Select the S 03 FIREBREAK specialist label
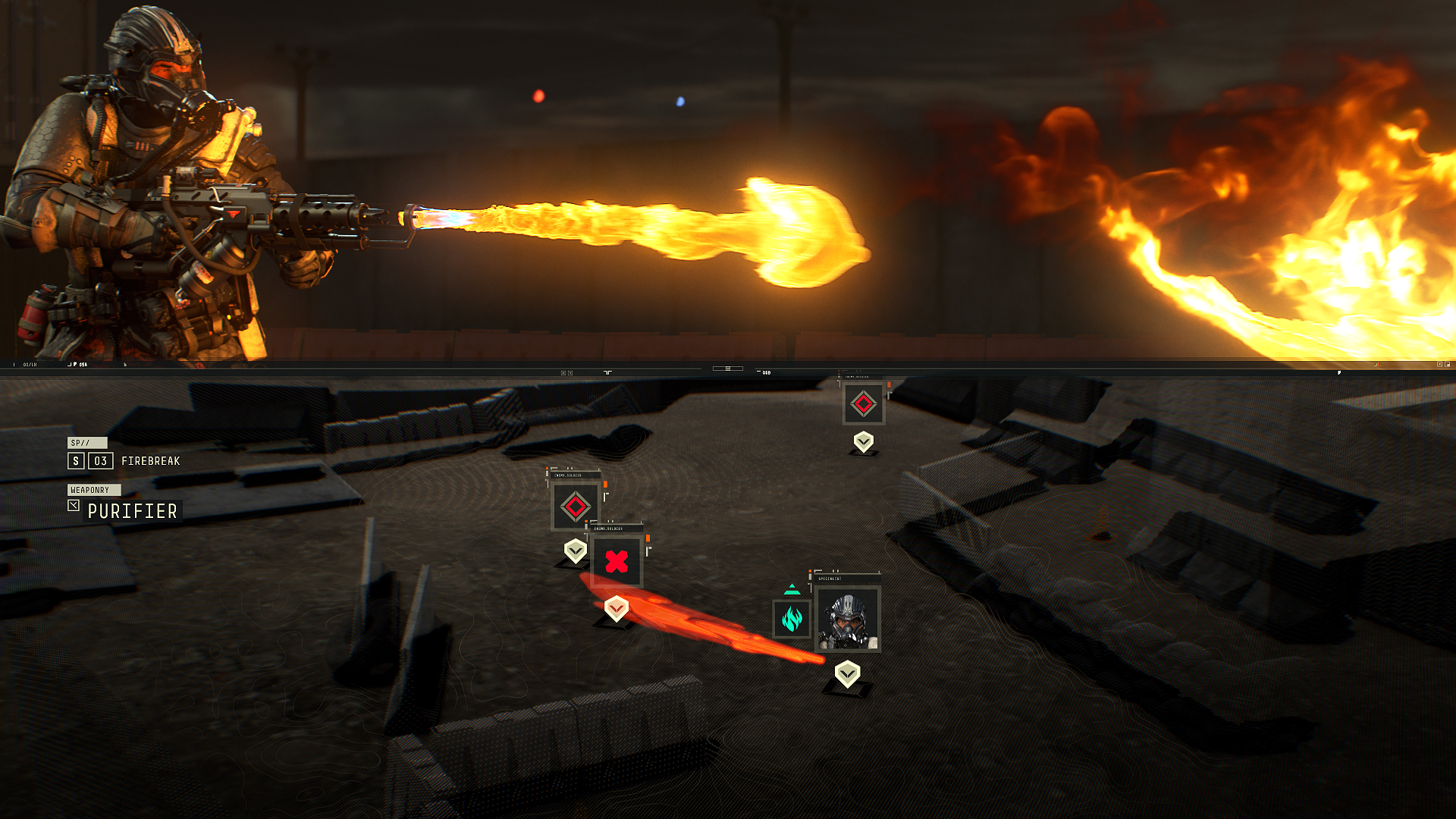The width and height of the screenshot is (1456, 819). point(124,461)
